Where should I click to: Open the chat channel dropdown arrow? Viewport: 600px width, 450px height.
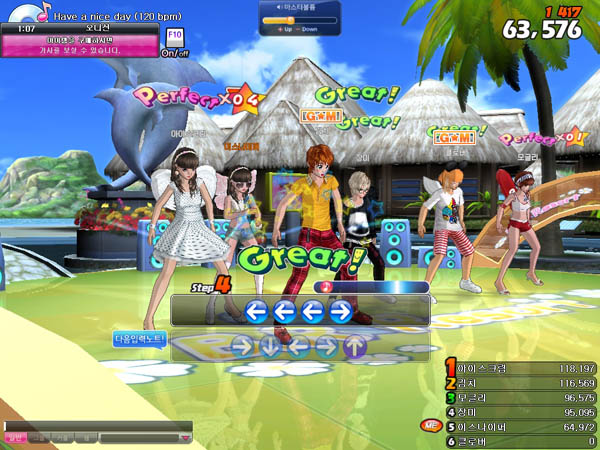tap(185, 437)
